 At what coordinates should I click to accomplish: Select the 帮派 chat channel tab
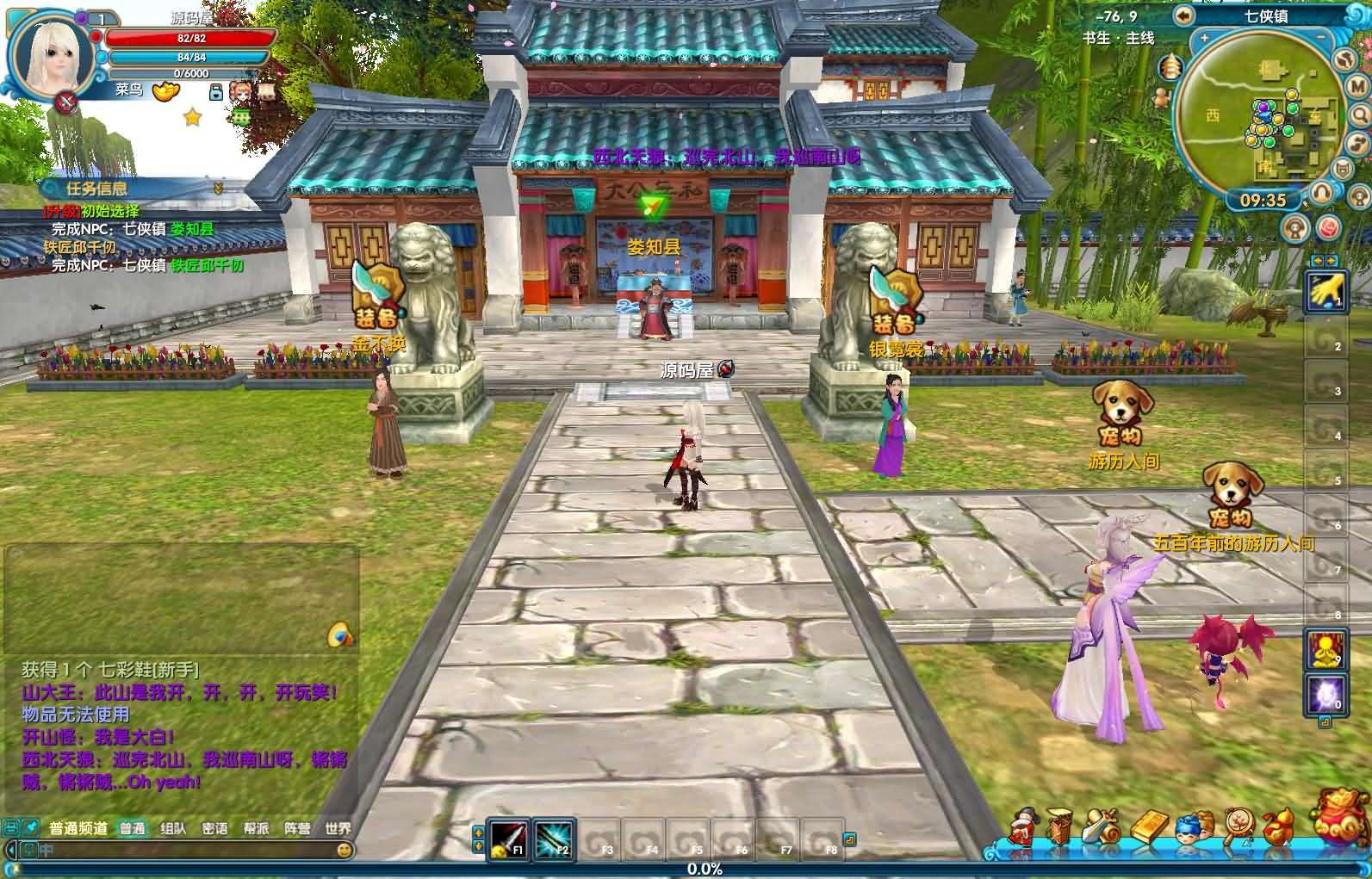click(x=256, y=828)
